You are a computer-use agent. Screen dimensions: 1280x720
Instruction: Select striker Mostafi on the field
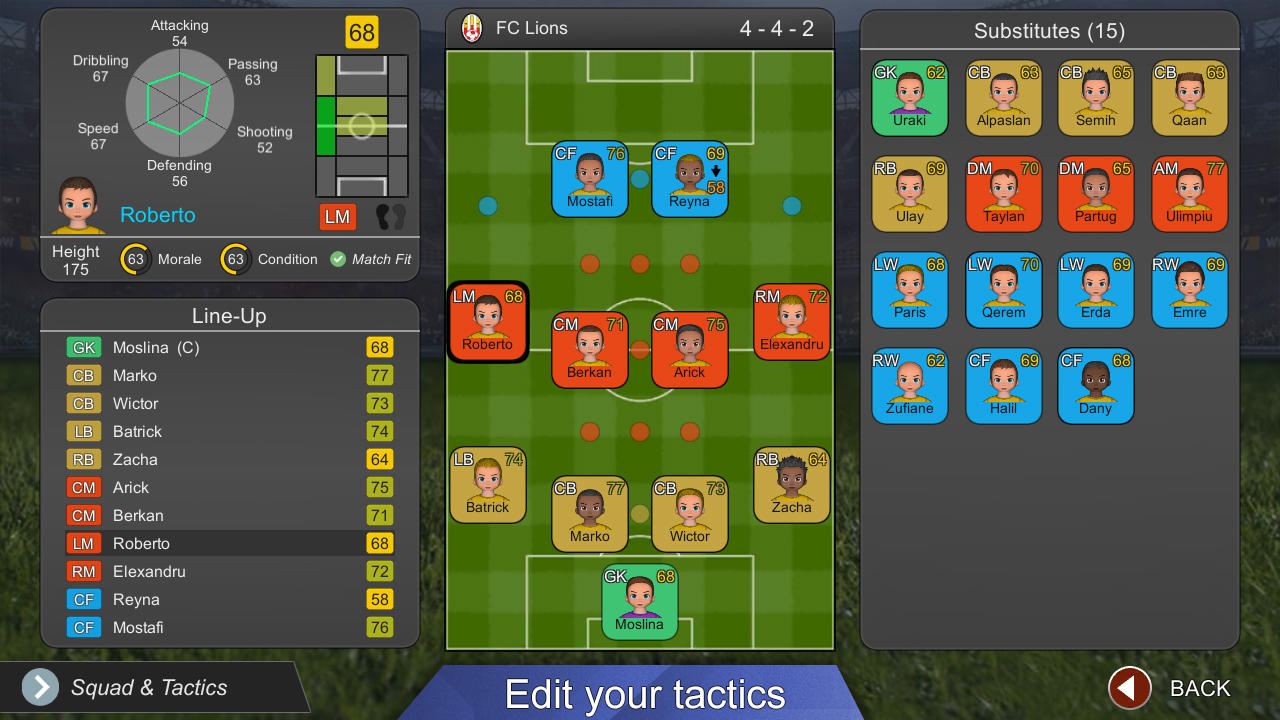point(589,179)
